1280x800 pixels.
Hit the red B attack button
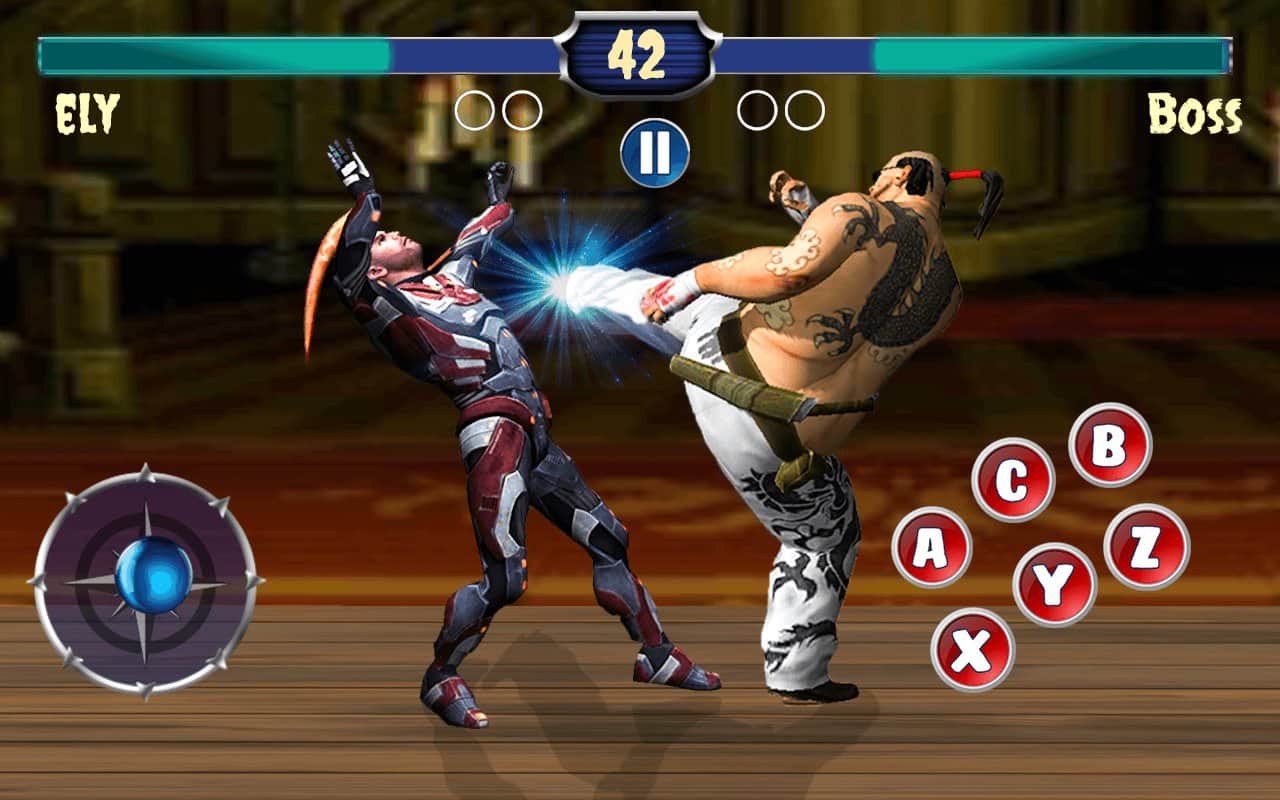[1109, 445]
